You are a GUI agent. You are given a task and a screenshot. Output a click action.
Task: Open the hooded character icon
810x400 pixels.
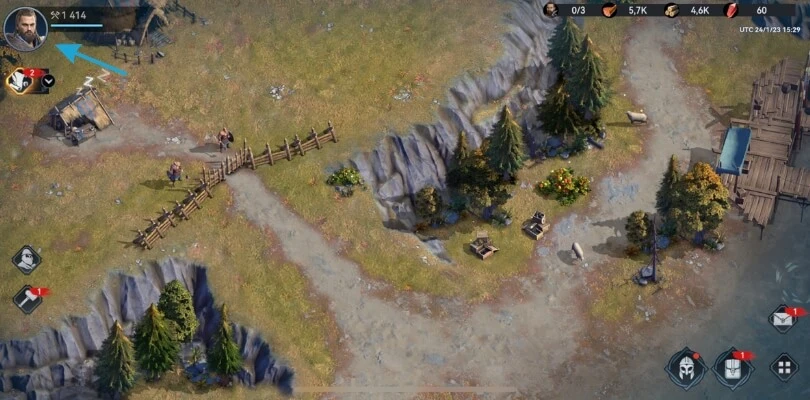click(26, 259)
